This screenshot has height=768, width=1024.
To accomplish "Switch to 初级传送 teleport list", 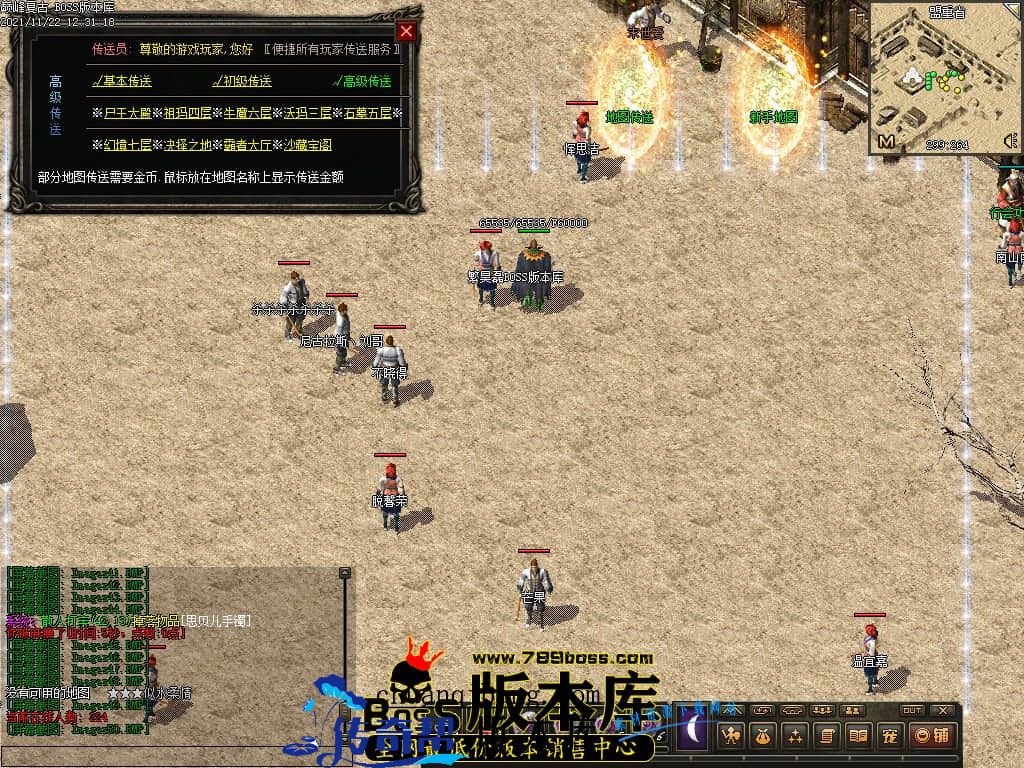I will click(242, 81).
